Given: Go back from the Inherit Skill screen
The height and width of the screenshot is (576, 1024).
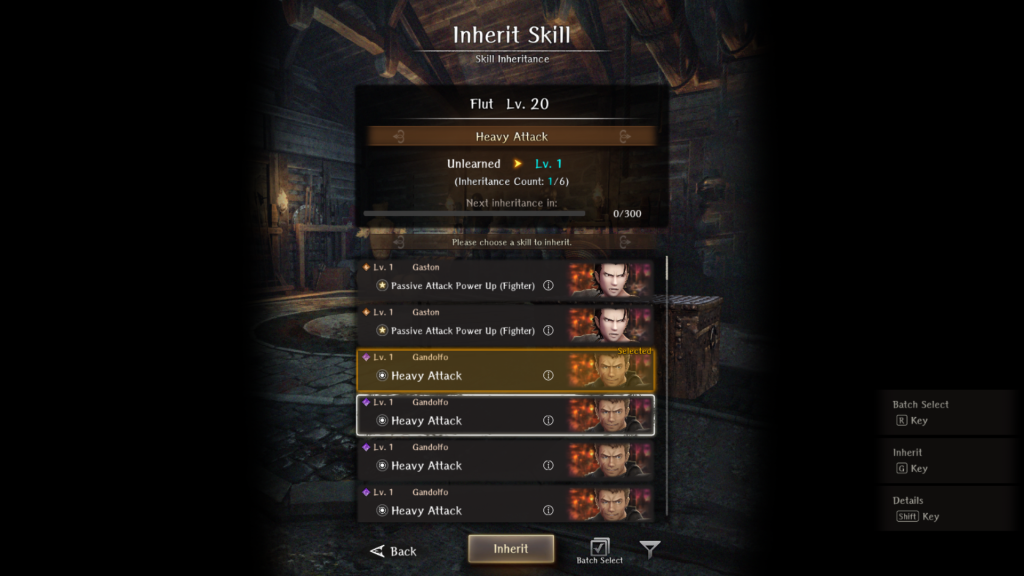Looking at the screenshot, I should pyautogui.click(x=394, y=551).
